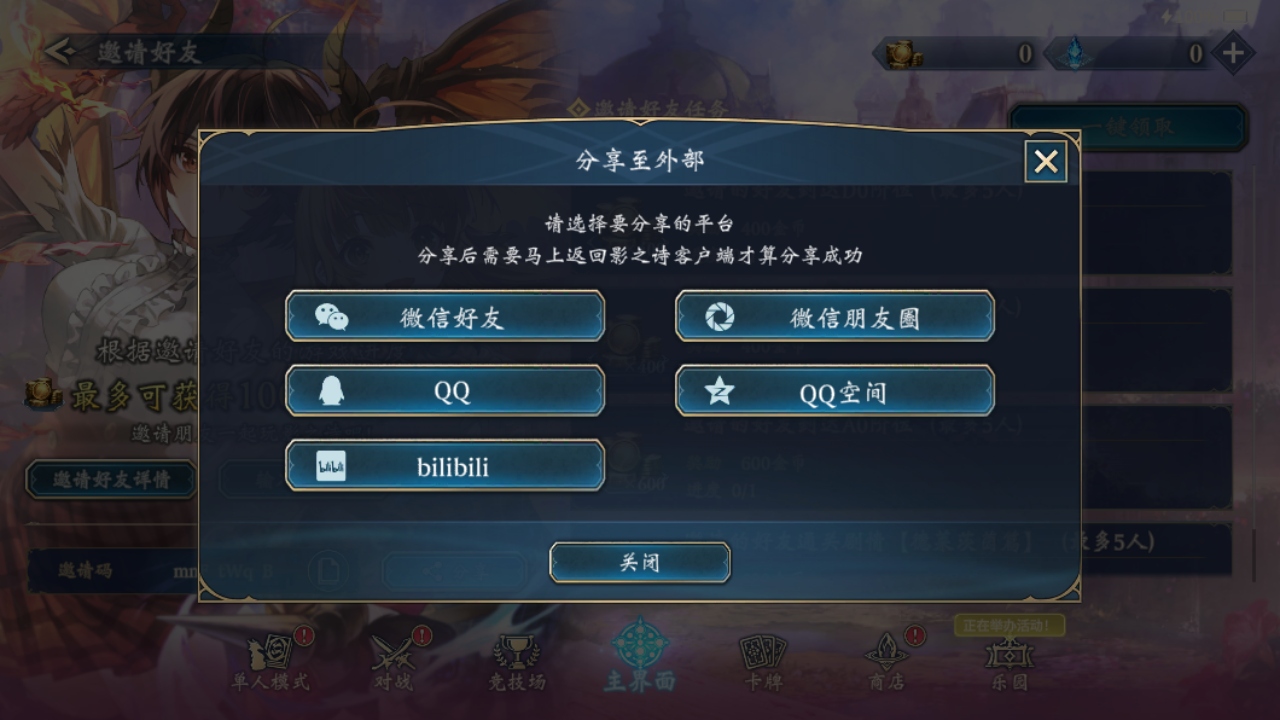Open 邀请好友详情 invite details
This screenshot has height=720, width=1280.
[x=110, y=480]
